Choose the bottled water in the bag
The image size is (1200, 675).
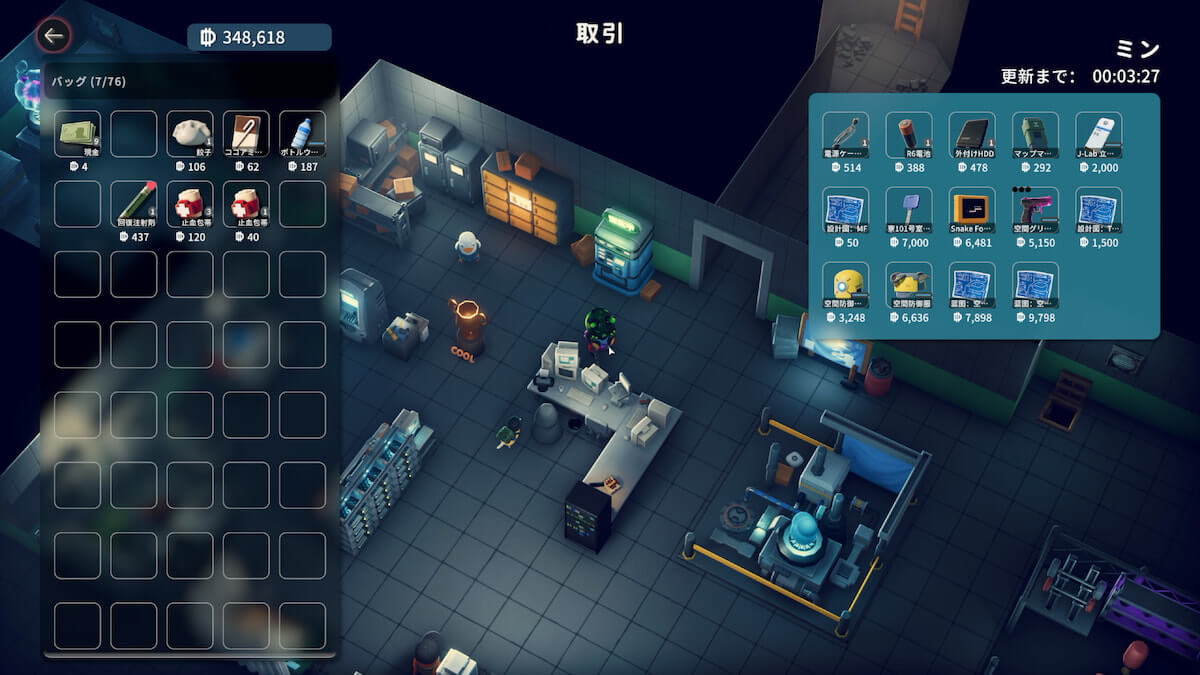[302, 134]
